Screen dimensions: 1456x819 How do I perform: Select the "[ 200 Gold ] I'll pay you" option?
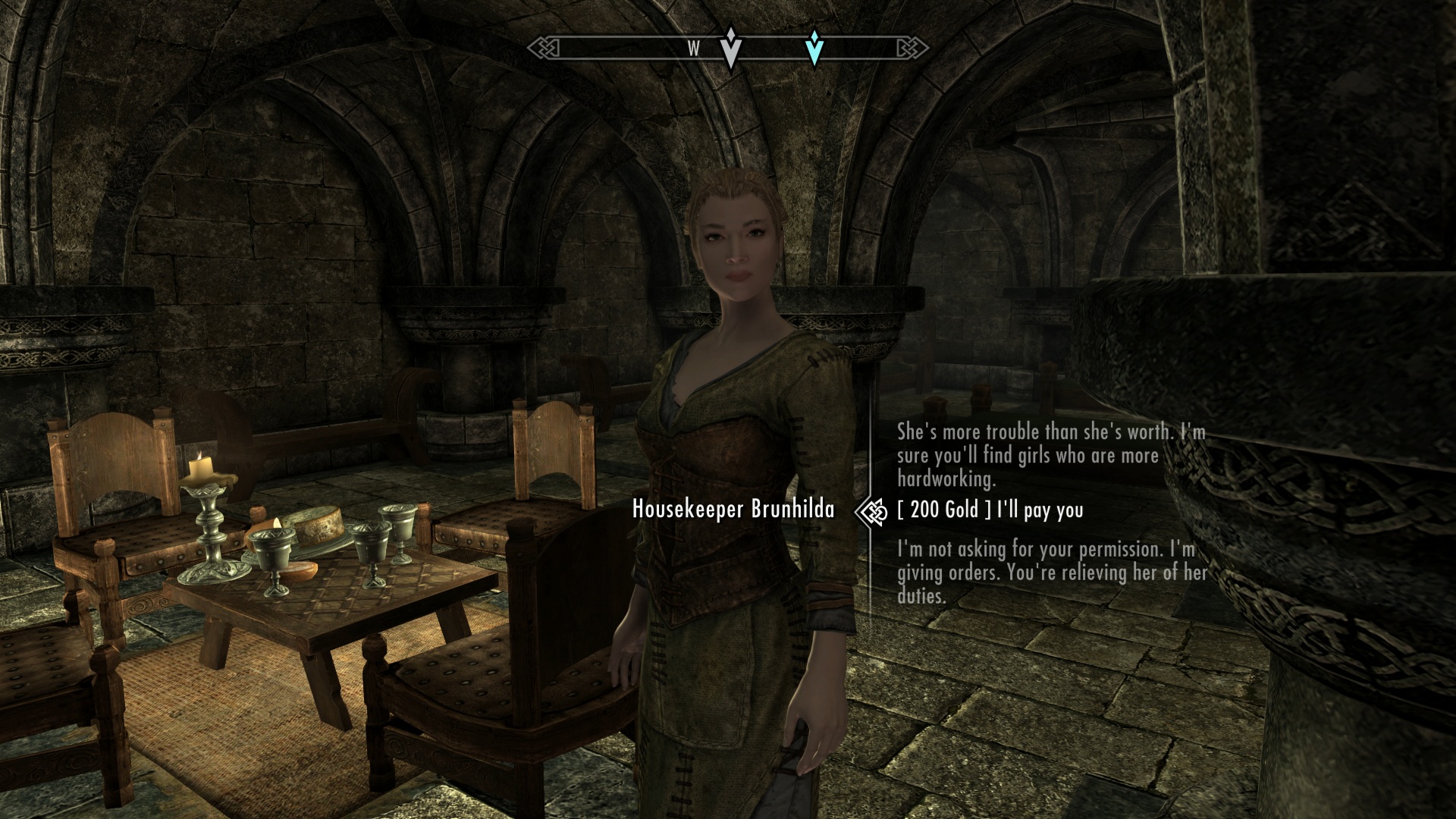click(x=990, y=510)
